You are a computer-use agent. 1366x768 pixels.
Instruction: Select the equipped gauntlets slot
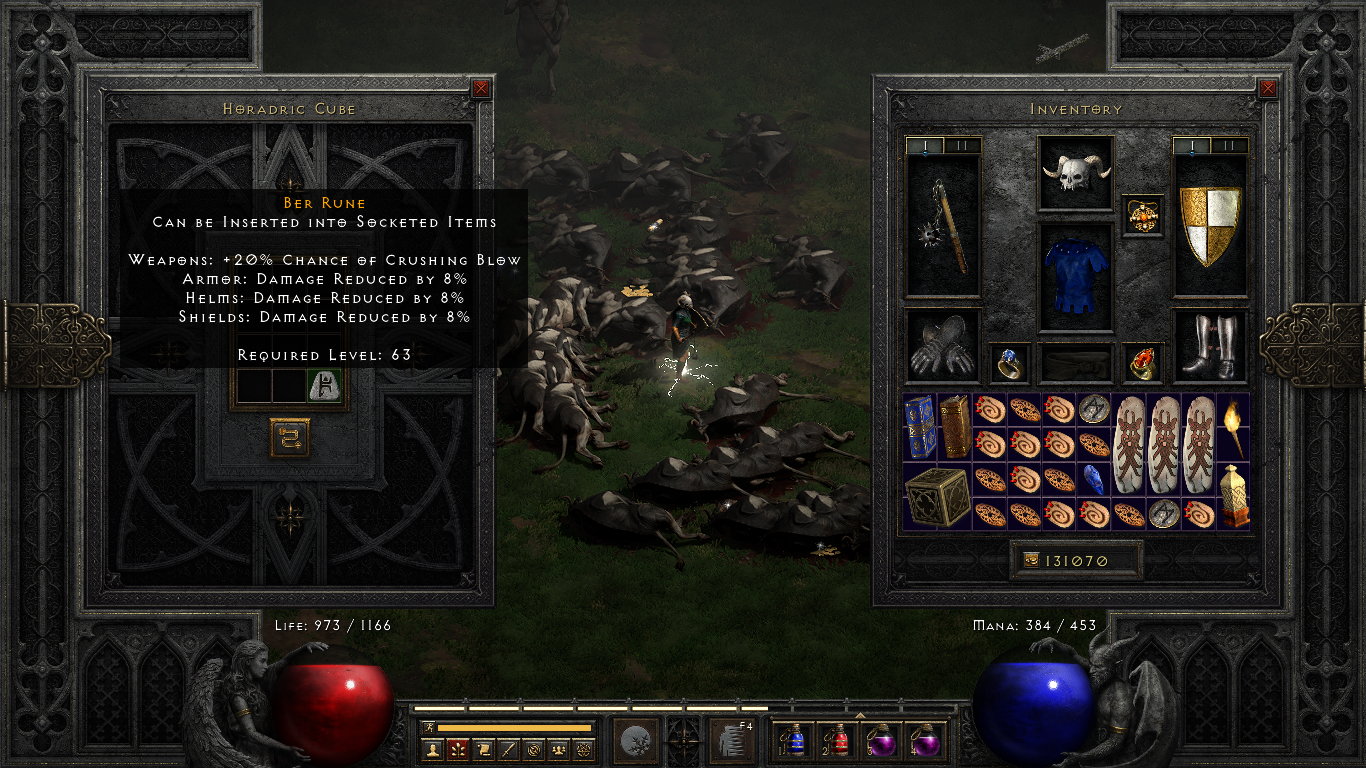coord(943,346)
